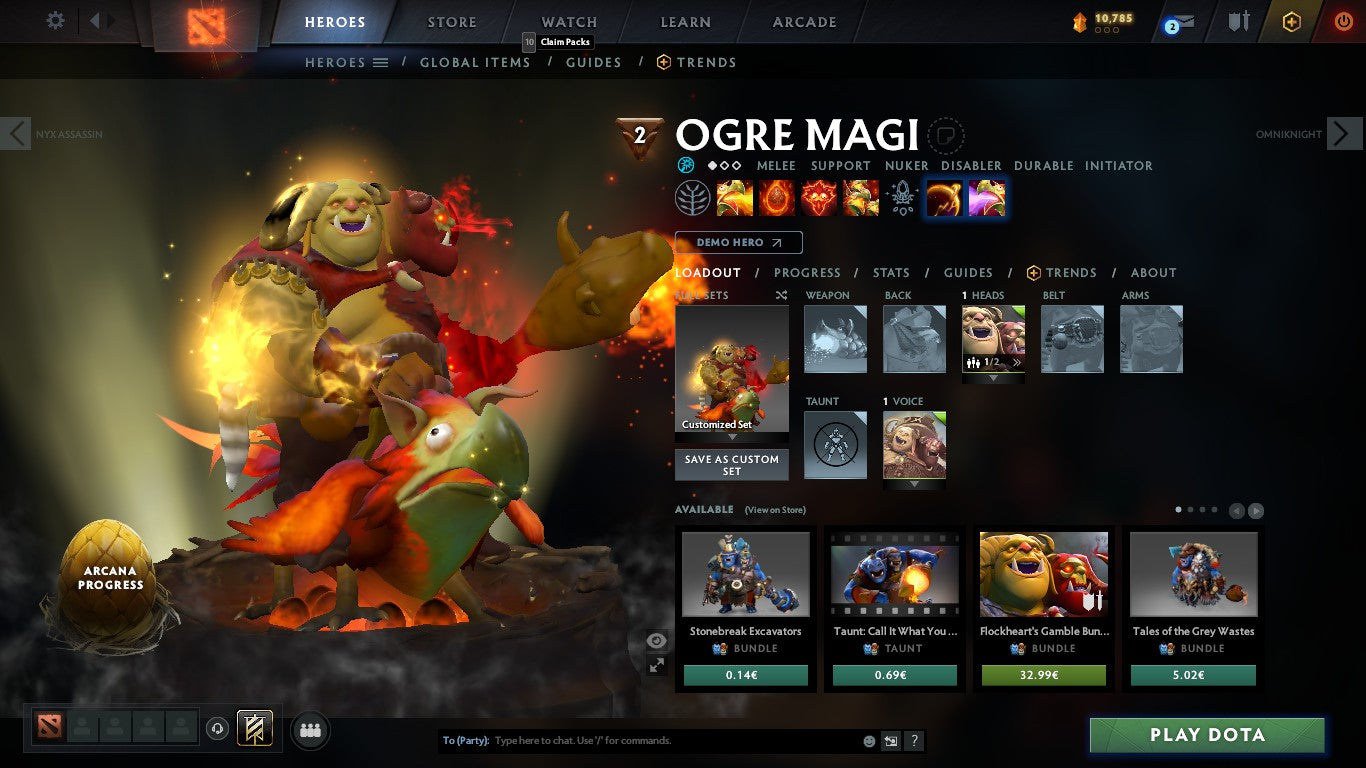Select the Ignite ability icon
The height and width of the screenshot is (768, 1366).
(777, 197)
